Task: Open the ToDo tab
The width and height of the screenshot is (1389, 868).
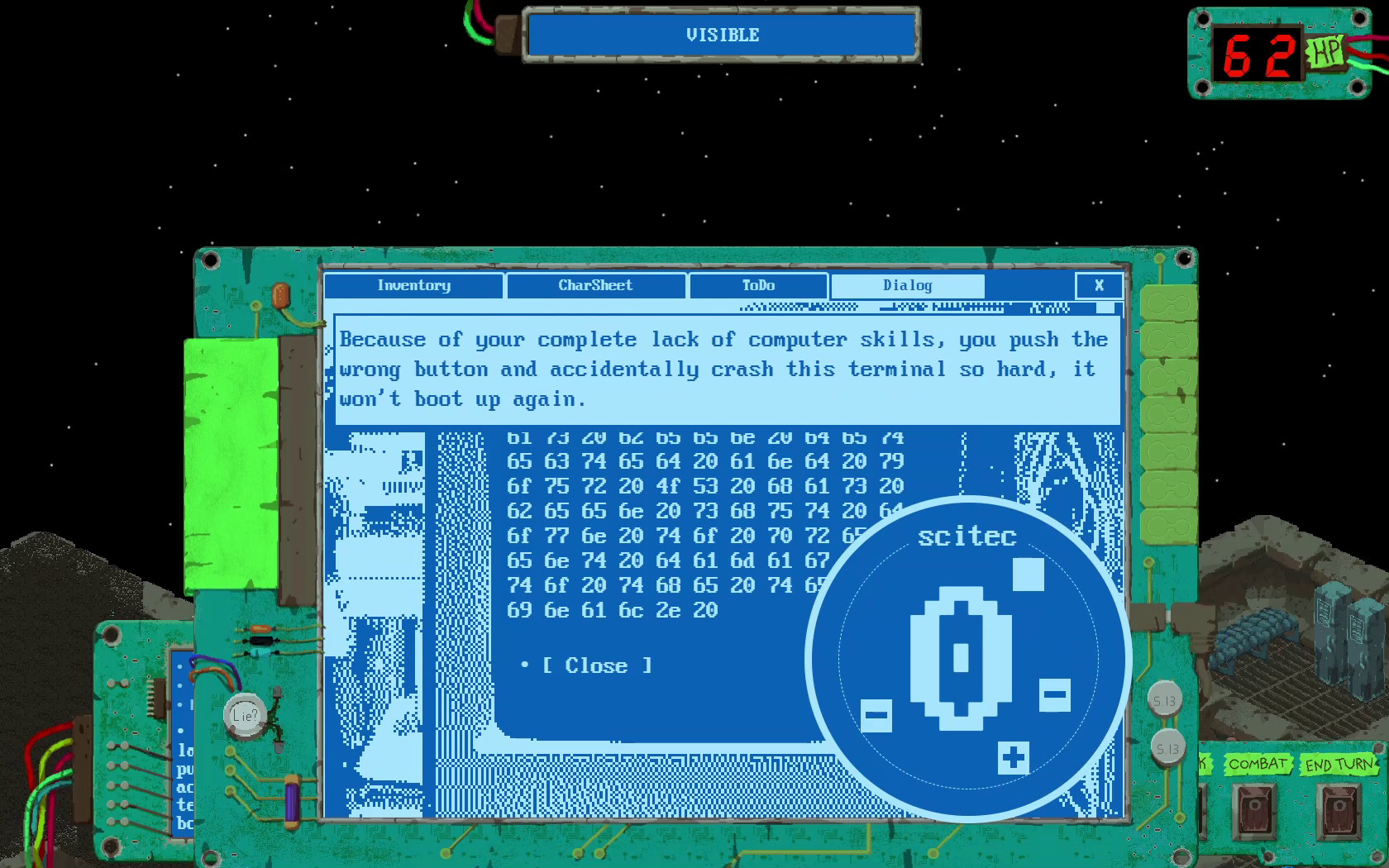Action: point(757,286)
